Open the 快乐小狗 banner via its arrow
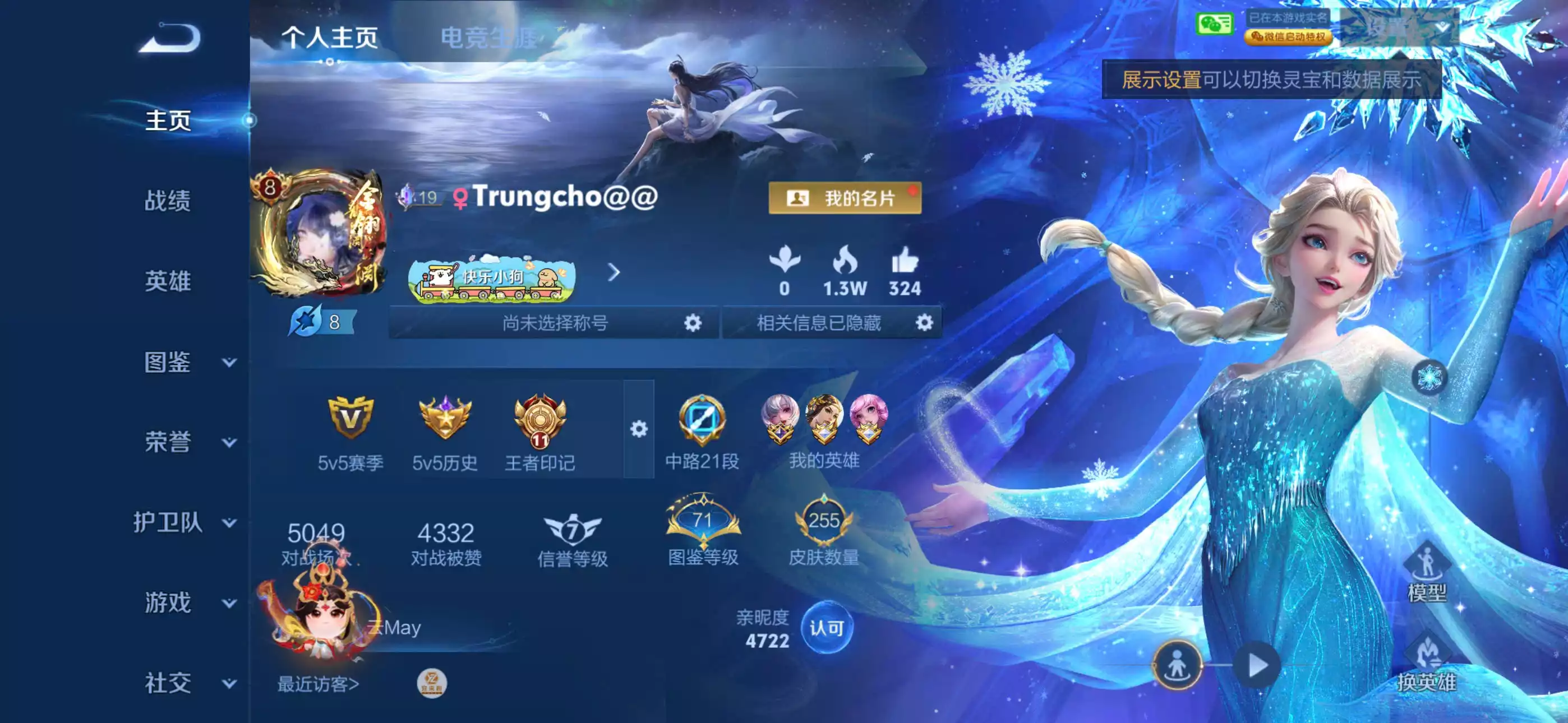The height and width of the screenshot is (723, 1568). pyautogui.click(x=615, y=274)
